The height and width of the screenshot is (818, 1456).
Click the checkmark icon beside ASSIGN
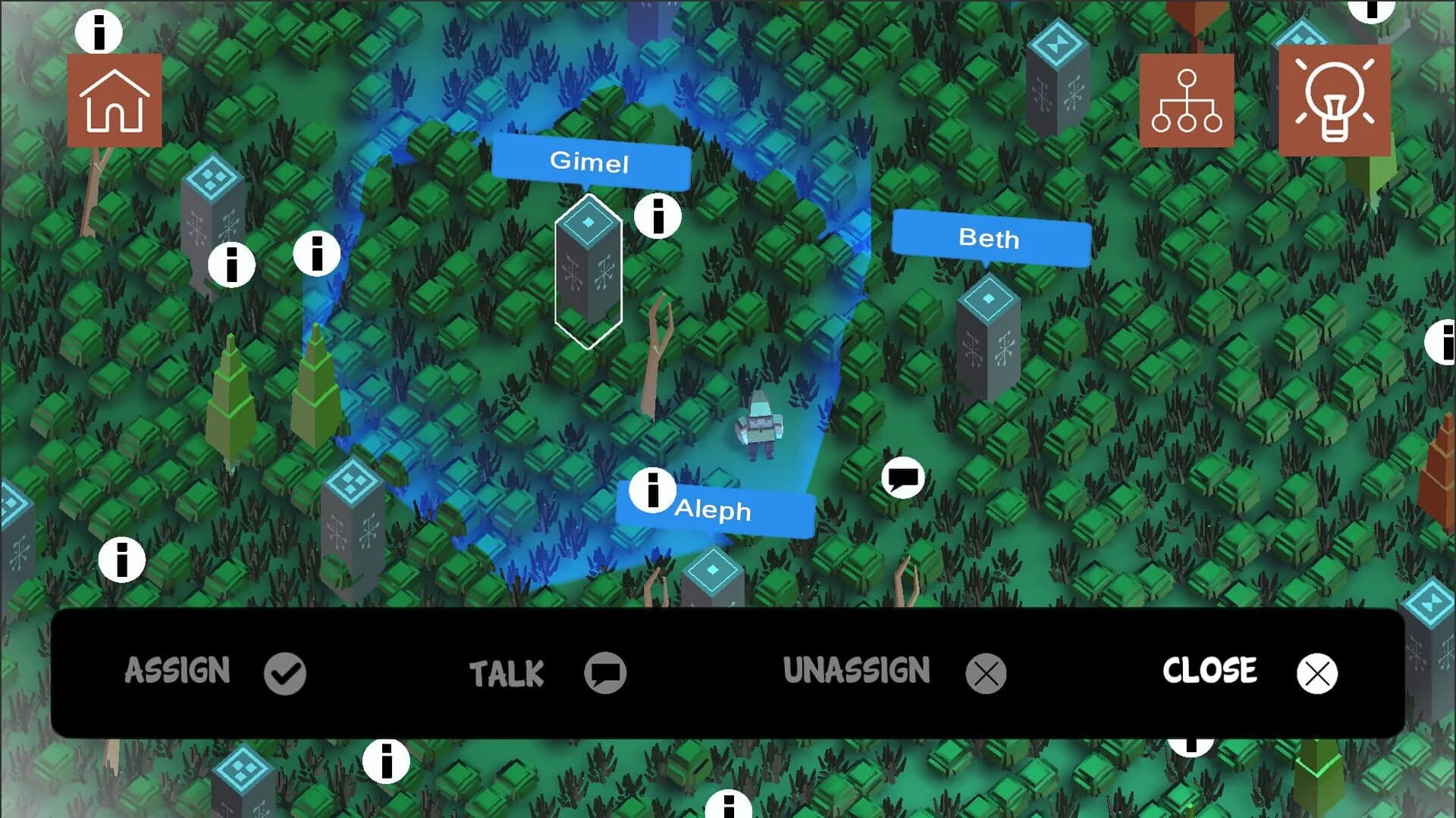point(284,672)
